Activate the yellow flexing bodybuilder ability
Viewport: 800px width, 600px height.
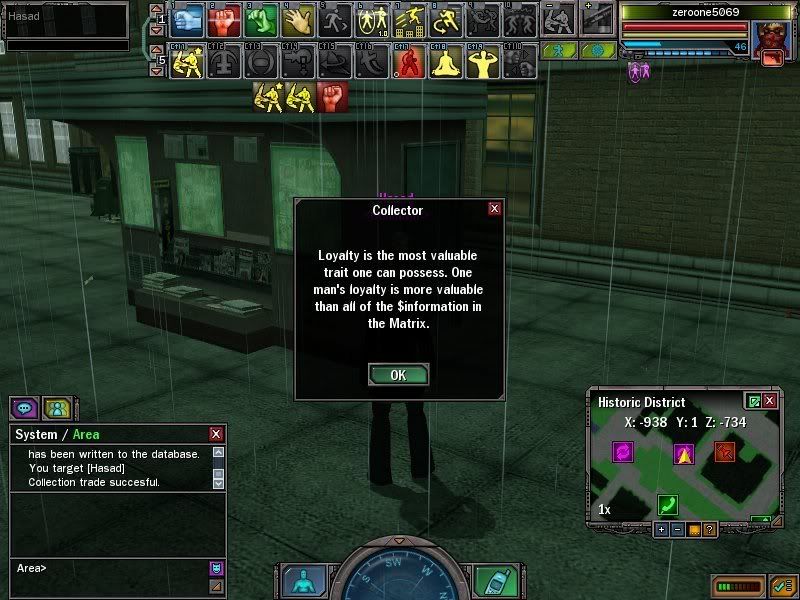(x=481, y=63)
